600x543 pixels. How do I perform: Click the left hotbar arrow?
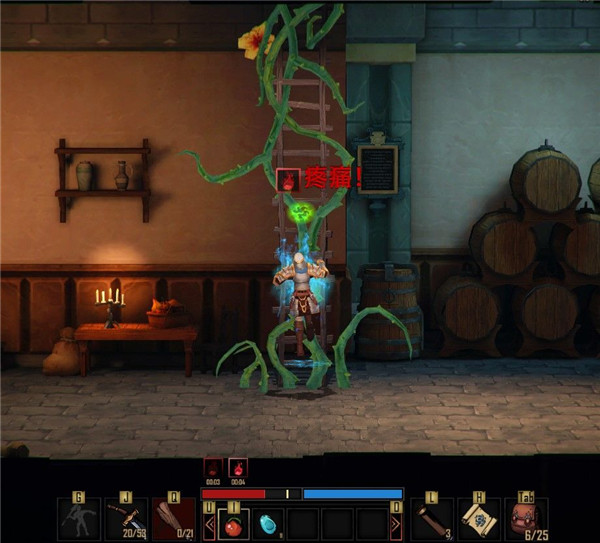pos(209,523)
